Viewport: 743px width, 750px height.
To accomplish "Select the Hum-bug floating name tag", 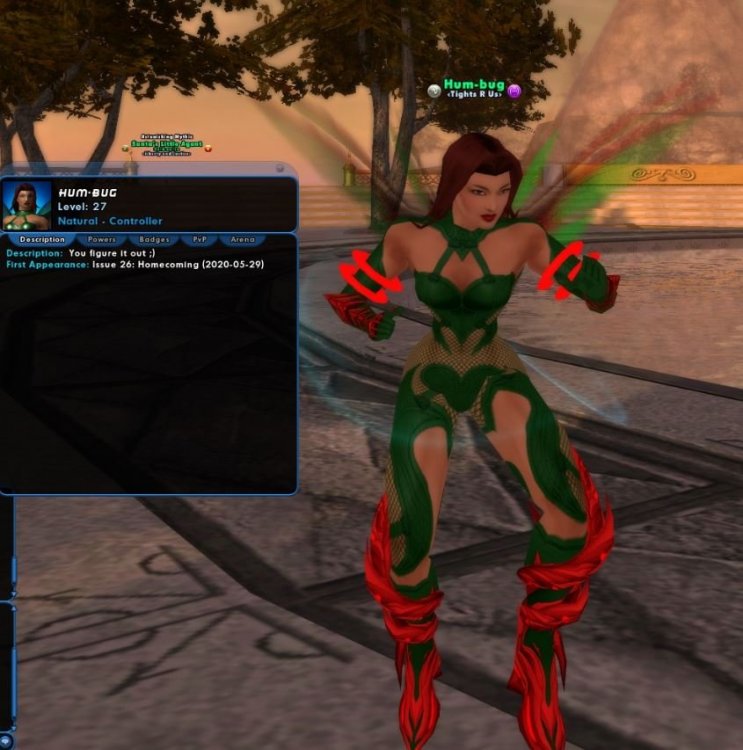I will pyautogui.click(x=475, y=87).
